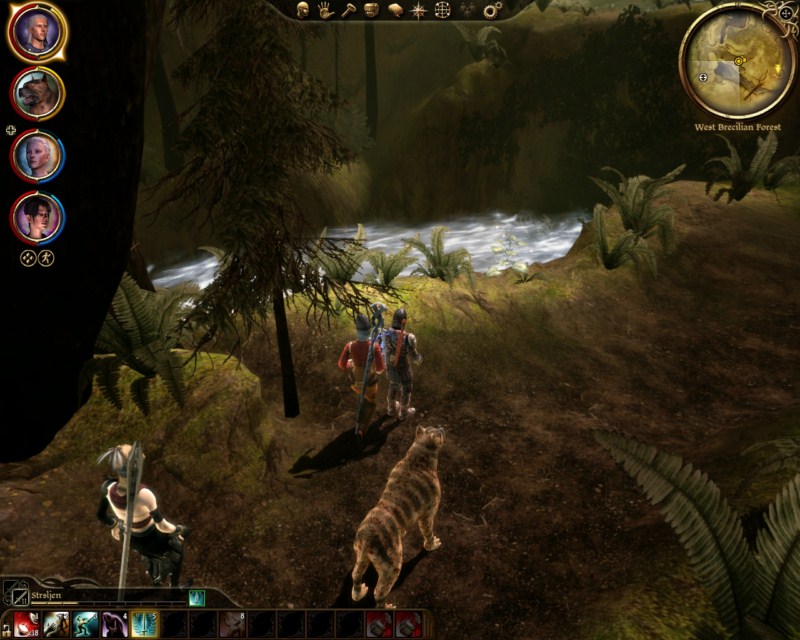The width and height of the screenshot is (800, 640).
Task: Use the red health poultice quickbar slot
Action: (x=27, y=624)
